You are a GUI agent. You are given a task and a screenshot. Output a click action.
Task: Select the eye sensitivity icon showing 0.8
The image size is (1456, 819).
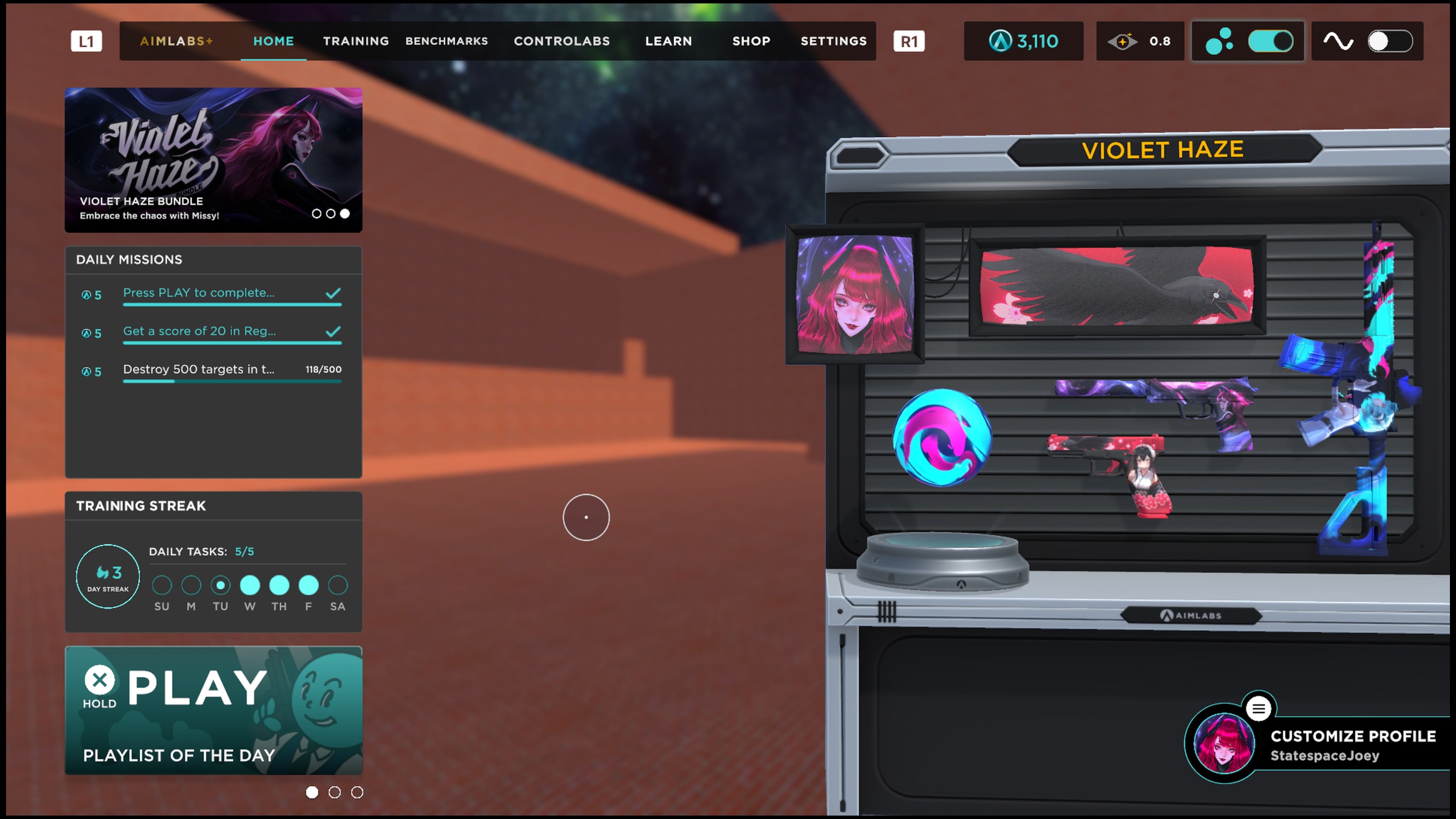coord(1123,41)
